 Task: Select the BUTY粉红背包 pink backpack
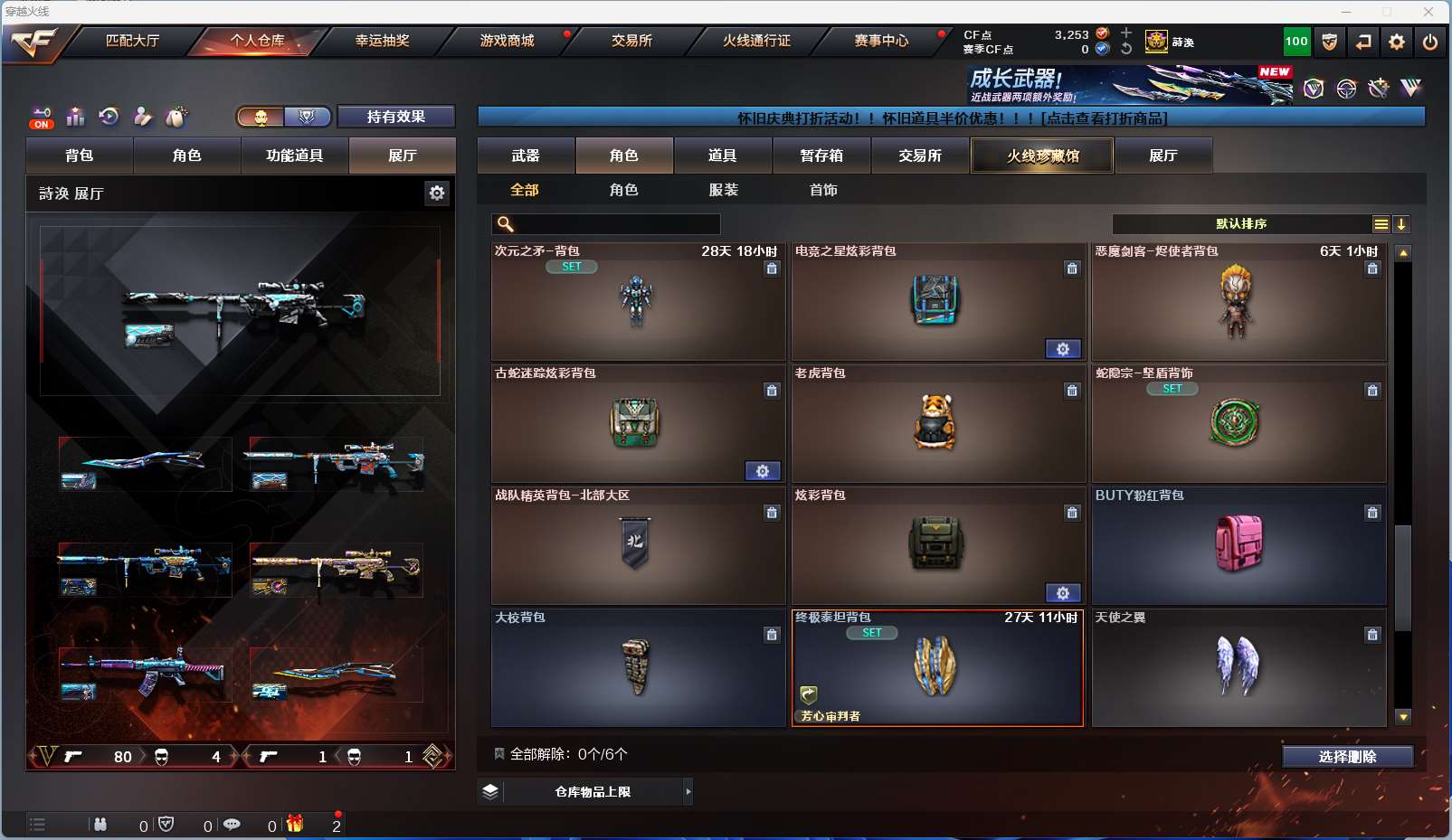(x=1238, y=545)
